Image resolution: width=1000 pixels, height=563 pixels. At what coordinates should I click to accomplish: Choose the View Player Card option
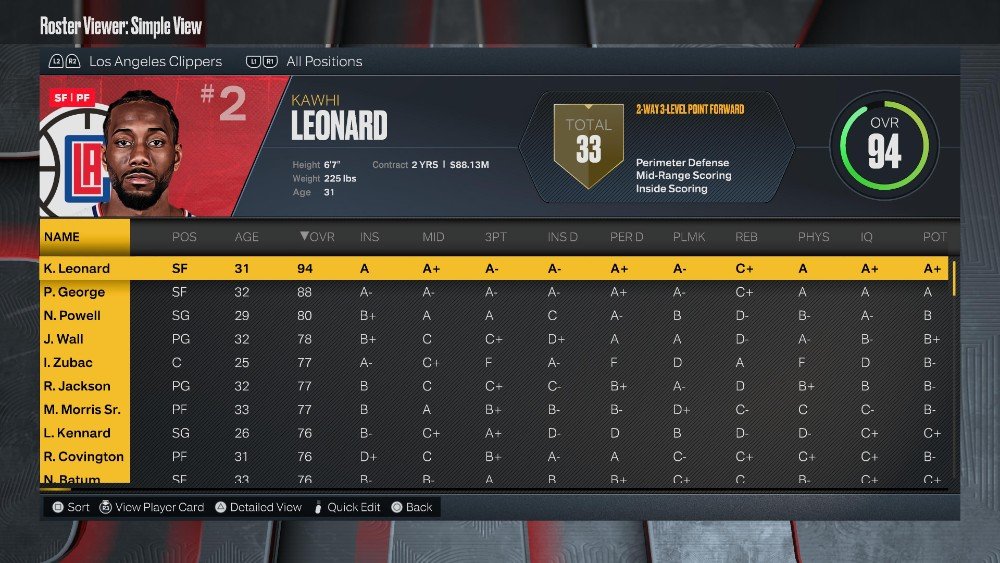[159, 507]
